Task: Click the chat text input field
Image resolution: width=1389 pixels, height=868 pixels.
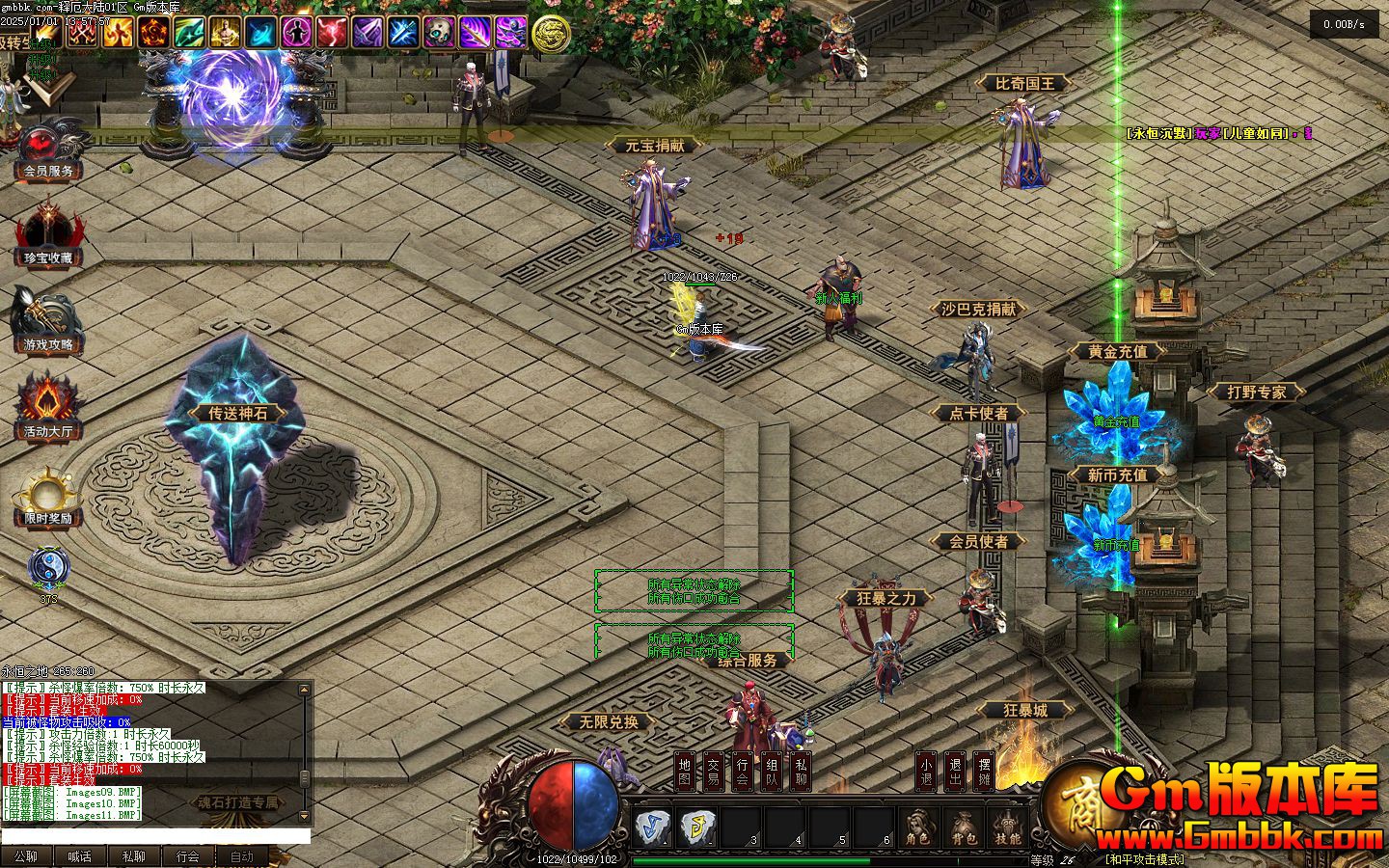Action: click(x=154, y=836)
